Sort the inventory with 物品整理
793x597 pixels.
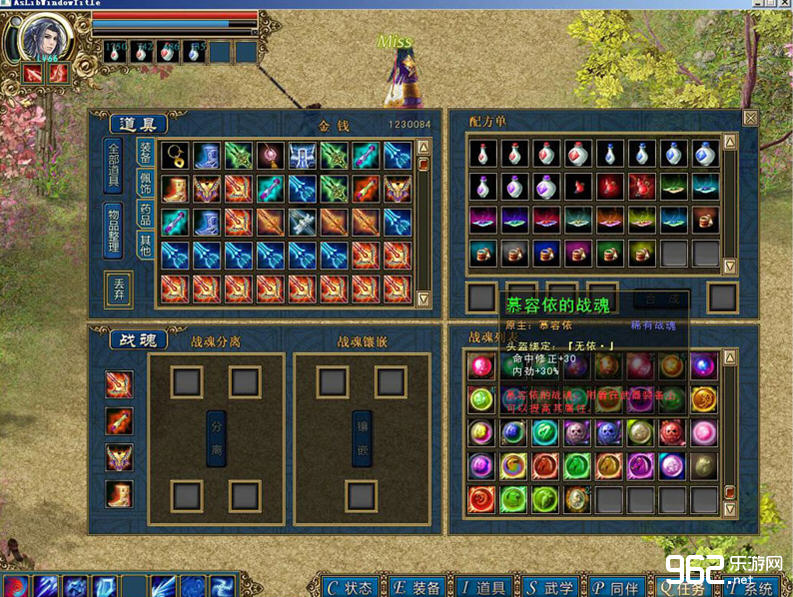pyautogui.click(x=115, y=231)
